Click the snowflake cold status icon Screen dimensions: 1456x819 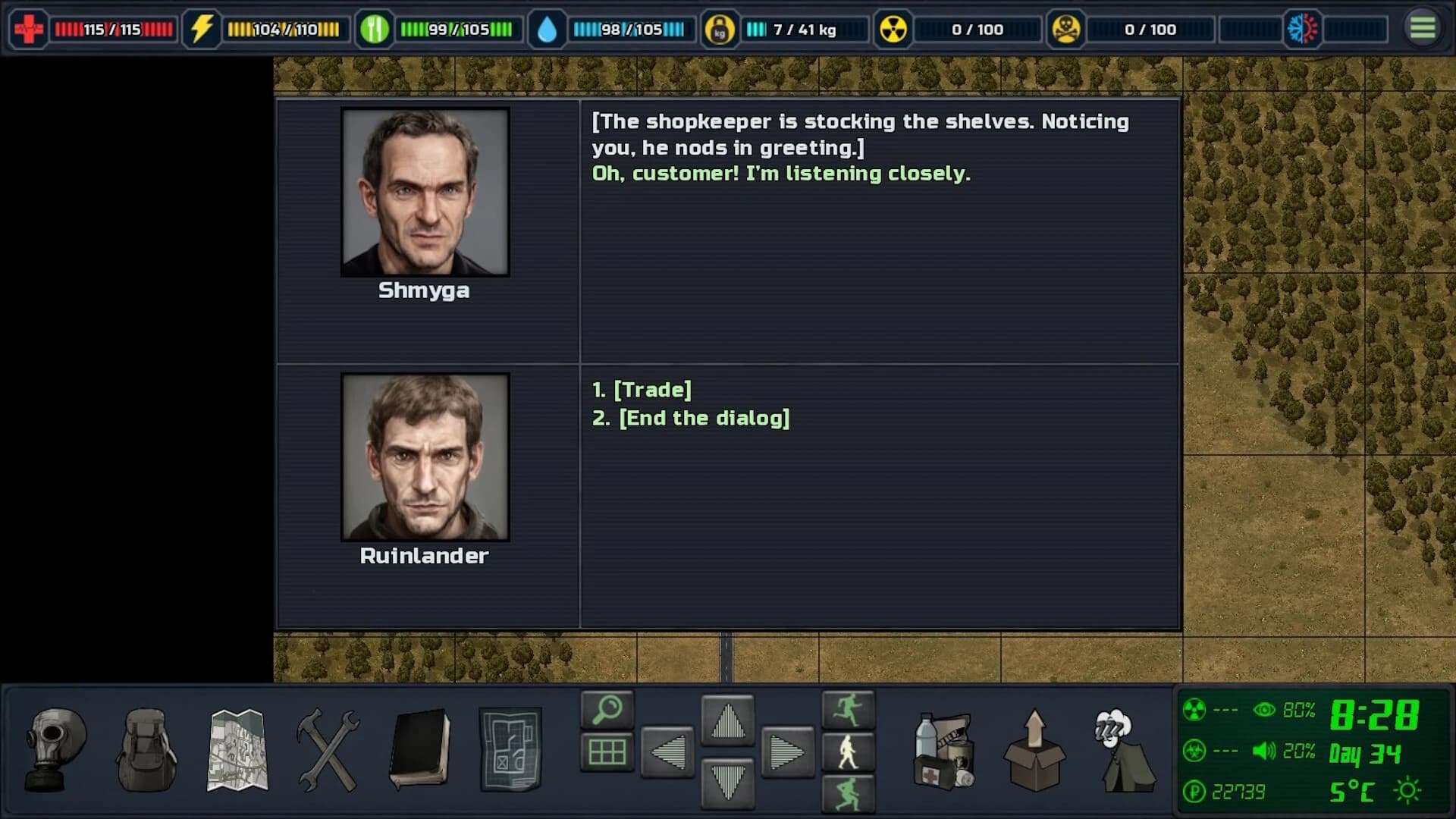pos(1302,30)
